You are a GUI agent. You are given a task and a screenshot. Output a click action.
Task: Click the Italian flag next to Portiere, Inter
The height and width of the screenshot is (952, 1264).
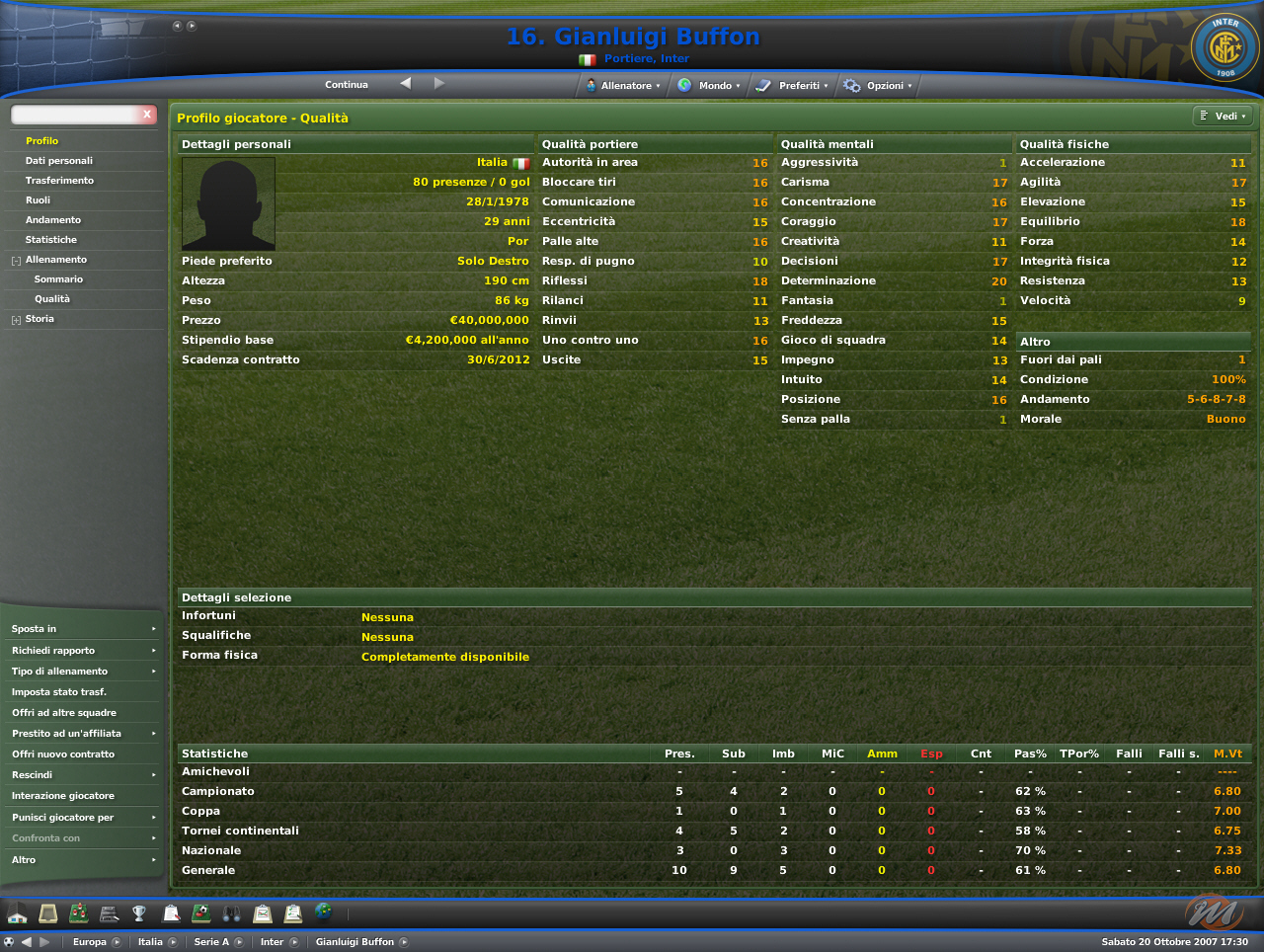pos(587,58)
